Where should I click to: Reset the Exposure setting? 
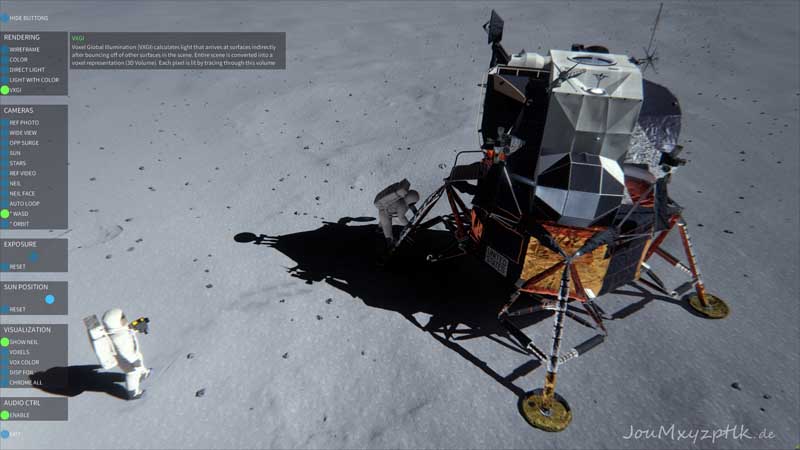(x=5, y=267)
